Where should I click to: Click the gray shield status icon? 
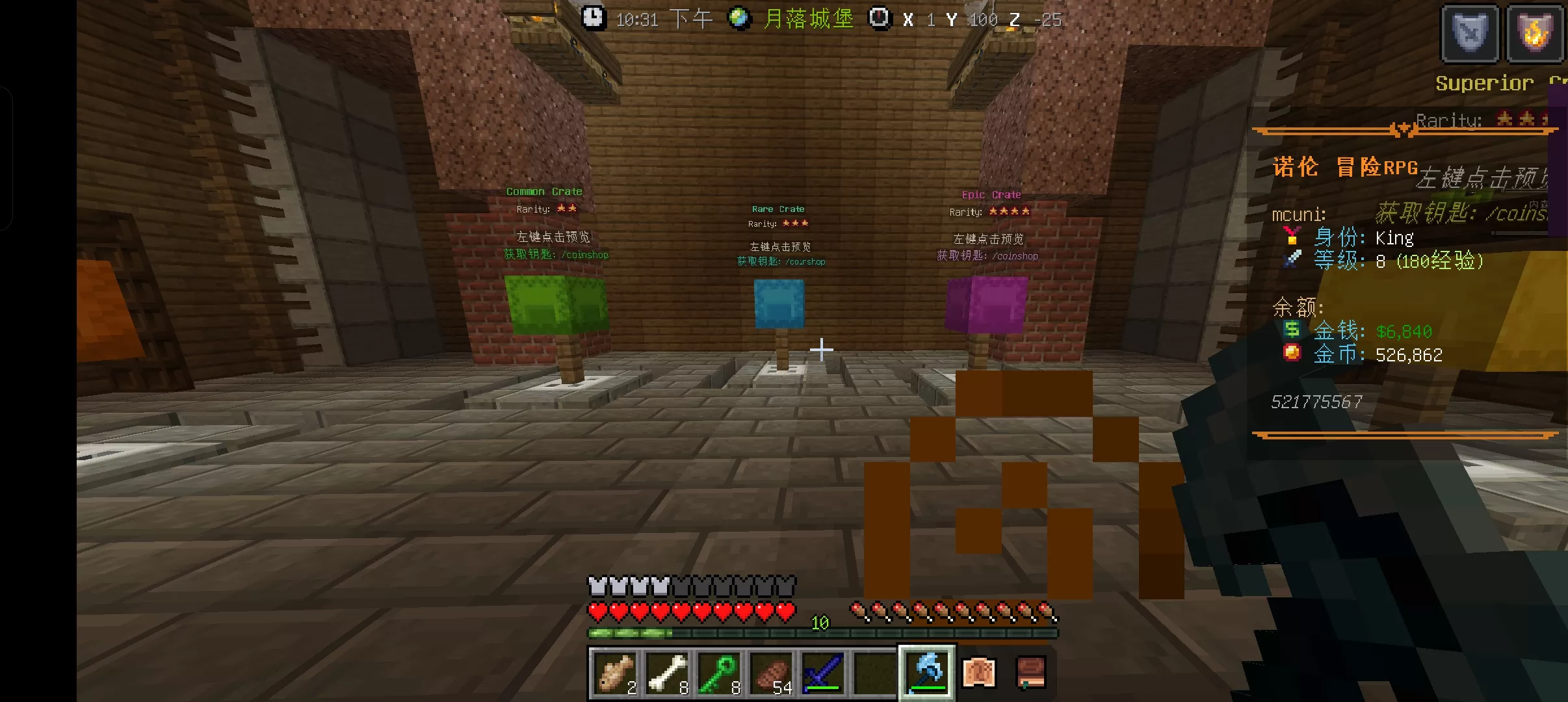point(1470,34)
